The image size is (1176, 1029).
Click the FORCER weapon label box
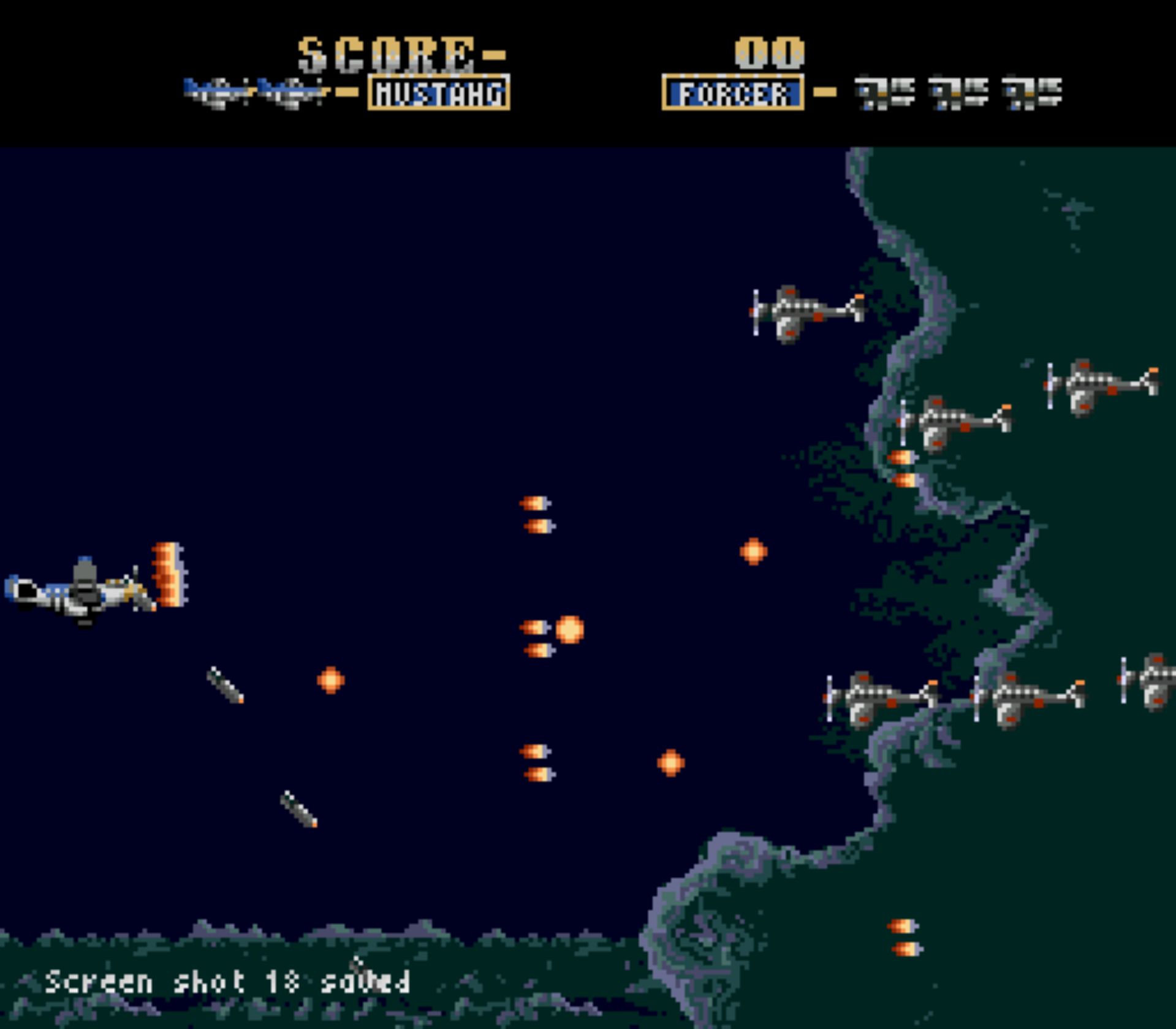coord(733,93)
